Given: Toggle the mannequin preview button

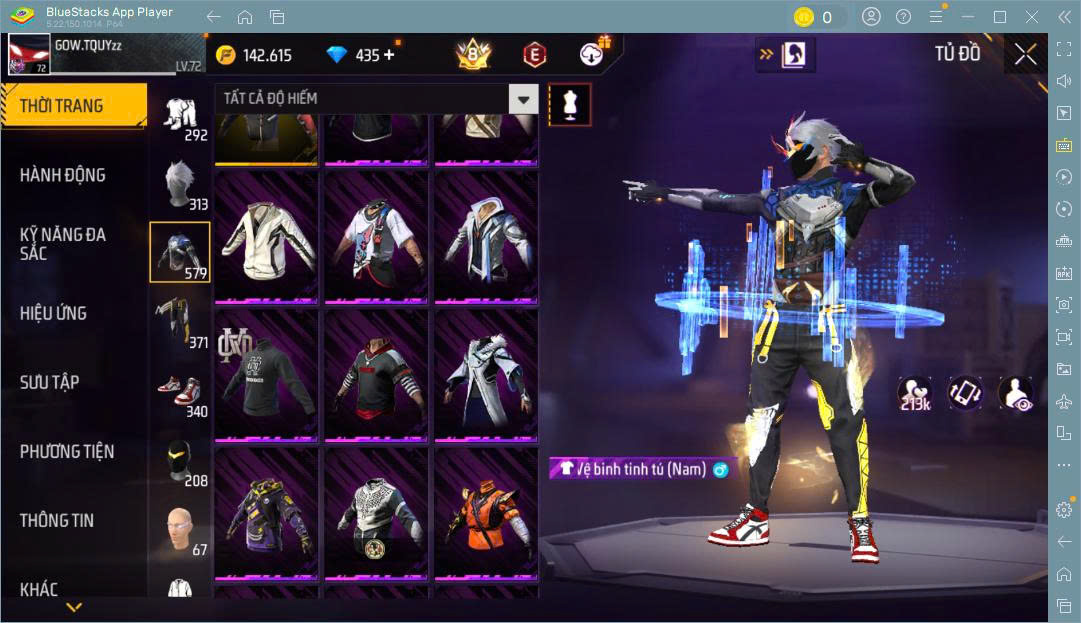Looking at the screenshot, I should pos(570,104).
